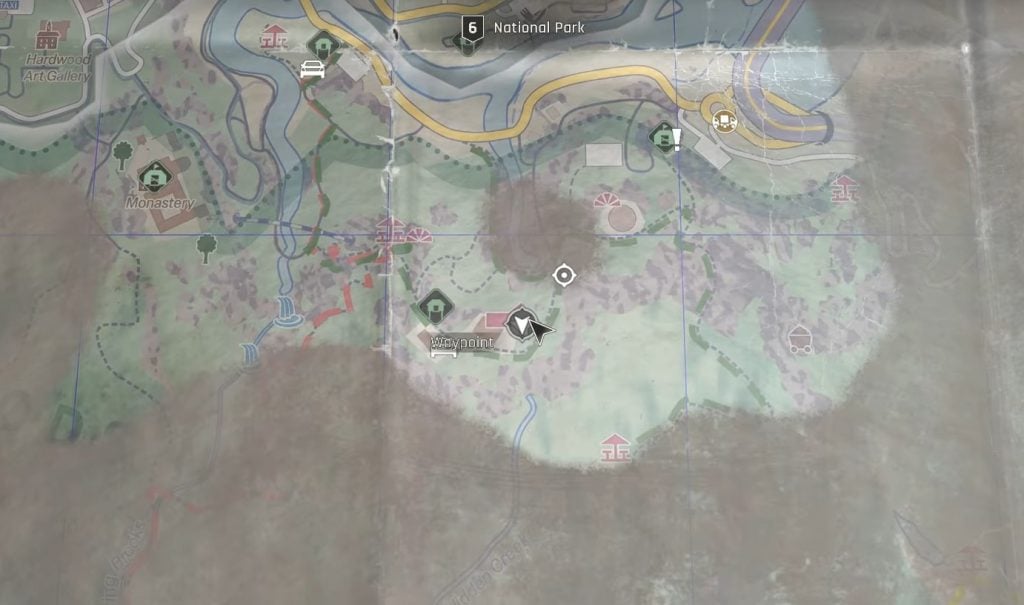Select the Waypoint label on the map
Image resolution: width=1024 pixels, height=605 pixels.
point(462,345)
